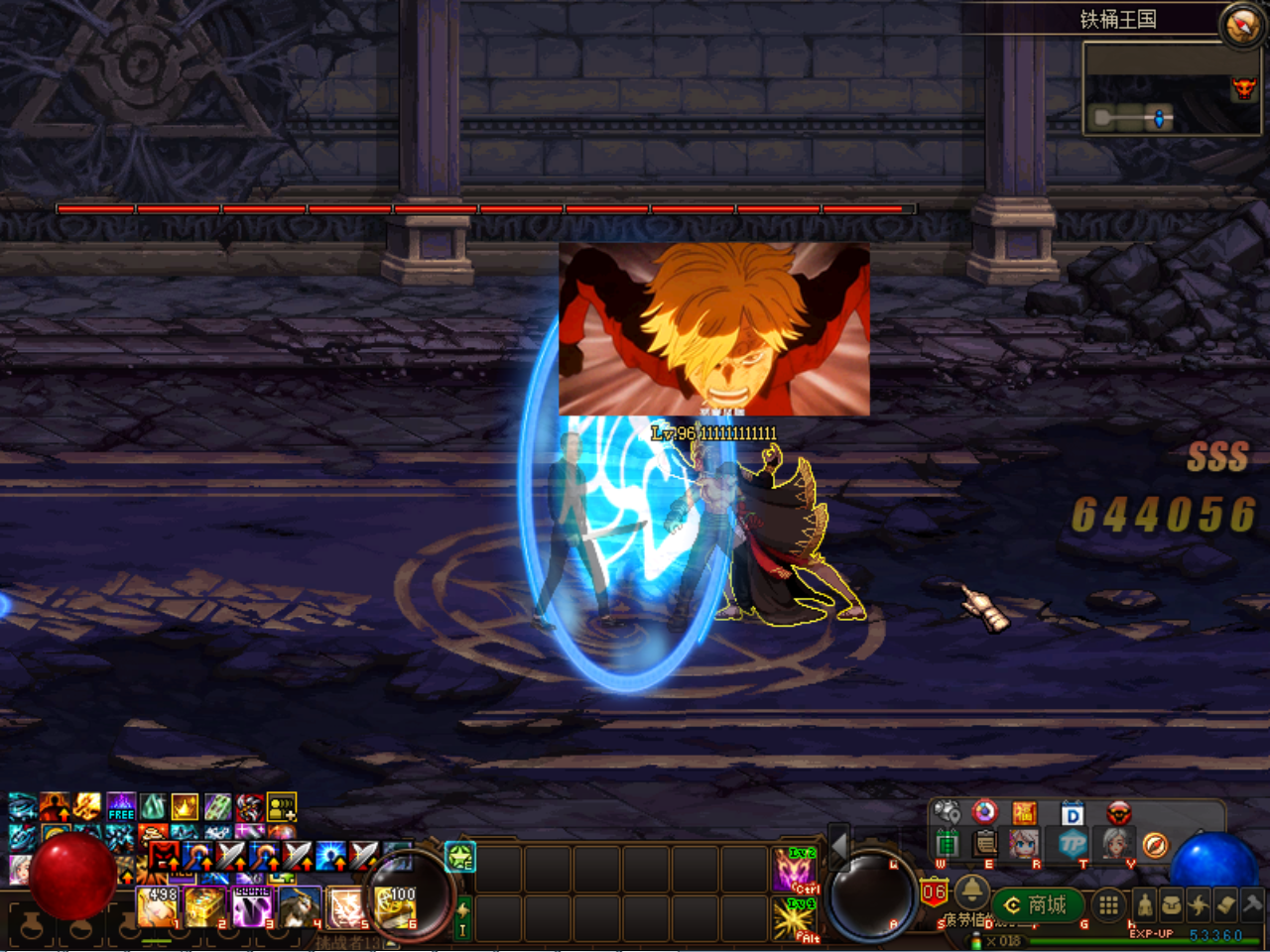1270x952 pixels.
Task: Open the grid menu button
Action: point(1108,904)
